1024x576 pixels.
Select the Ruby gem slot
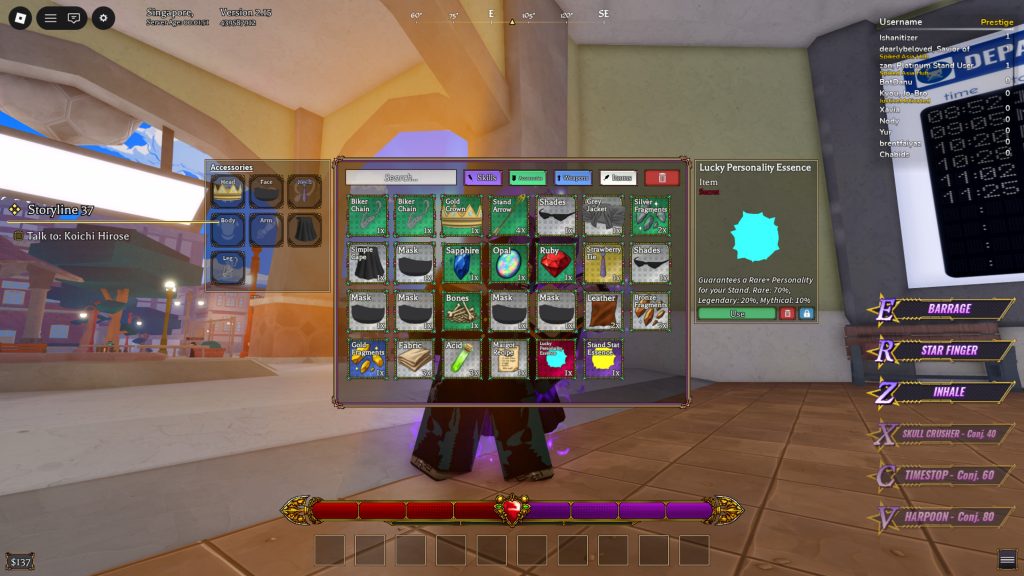pyautogui.click(x=556, y=263)
